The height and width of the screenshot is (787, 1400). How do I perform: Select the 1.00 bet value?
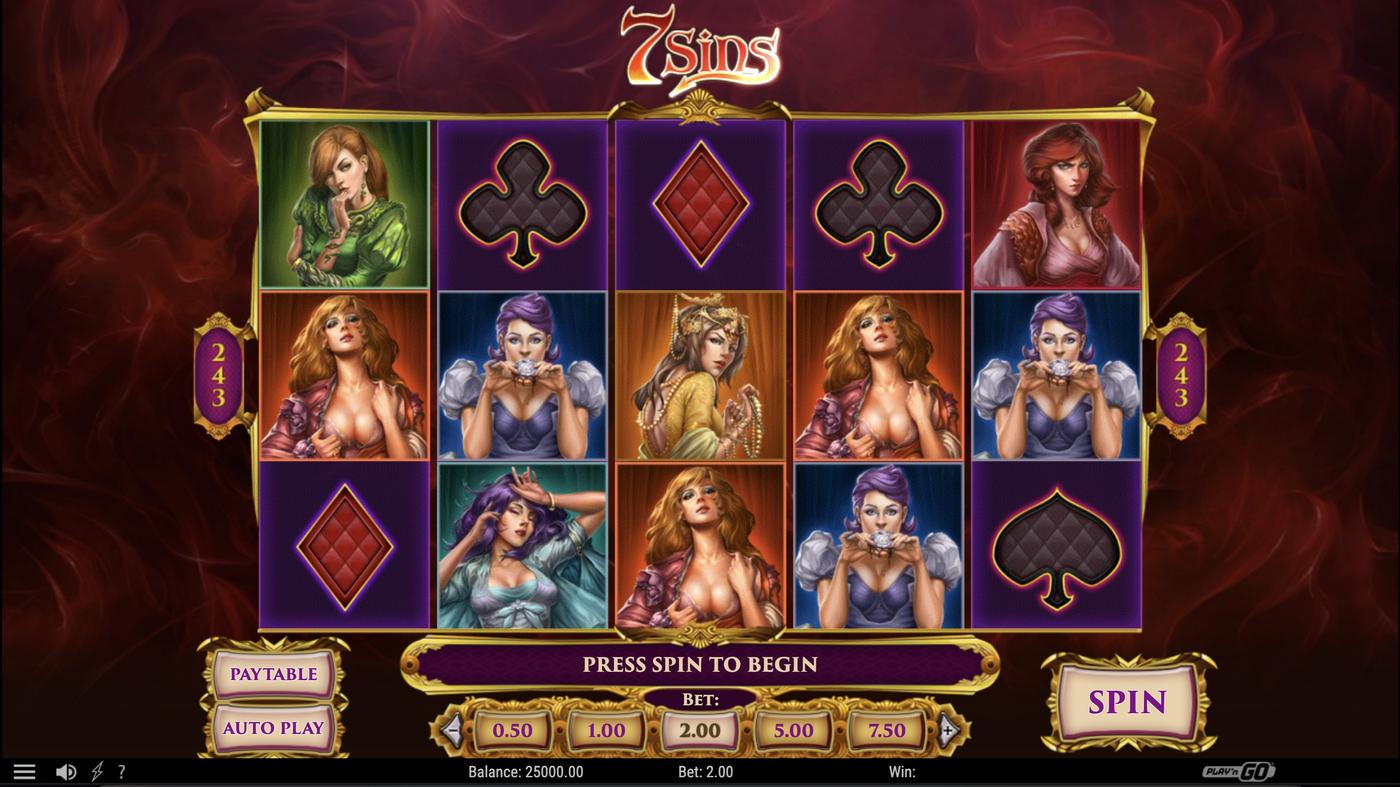[x=605, y=730]
